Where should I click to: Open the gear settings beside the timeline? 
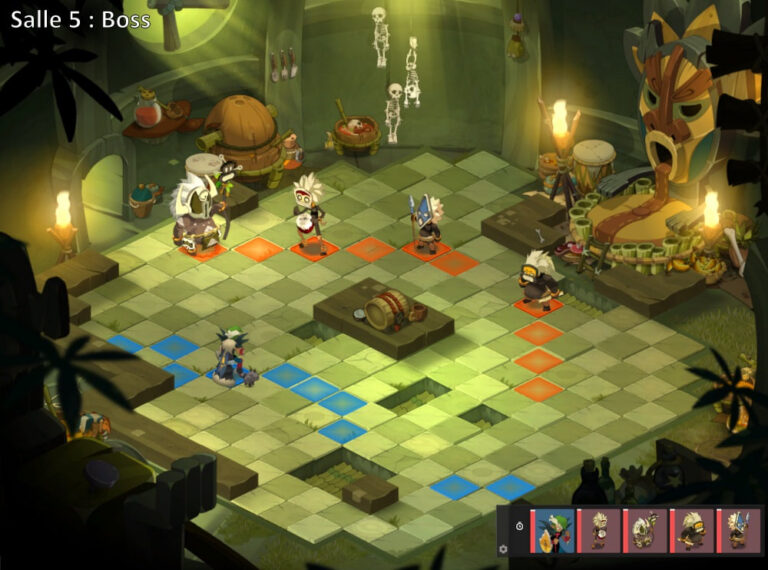coord(503,548)
